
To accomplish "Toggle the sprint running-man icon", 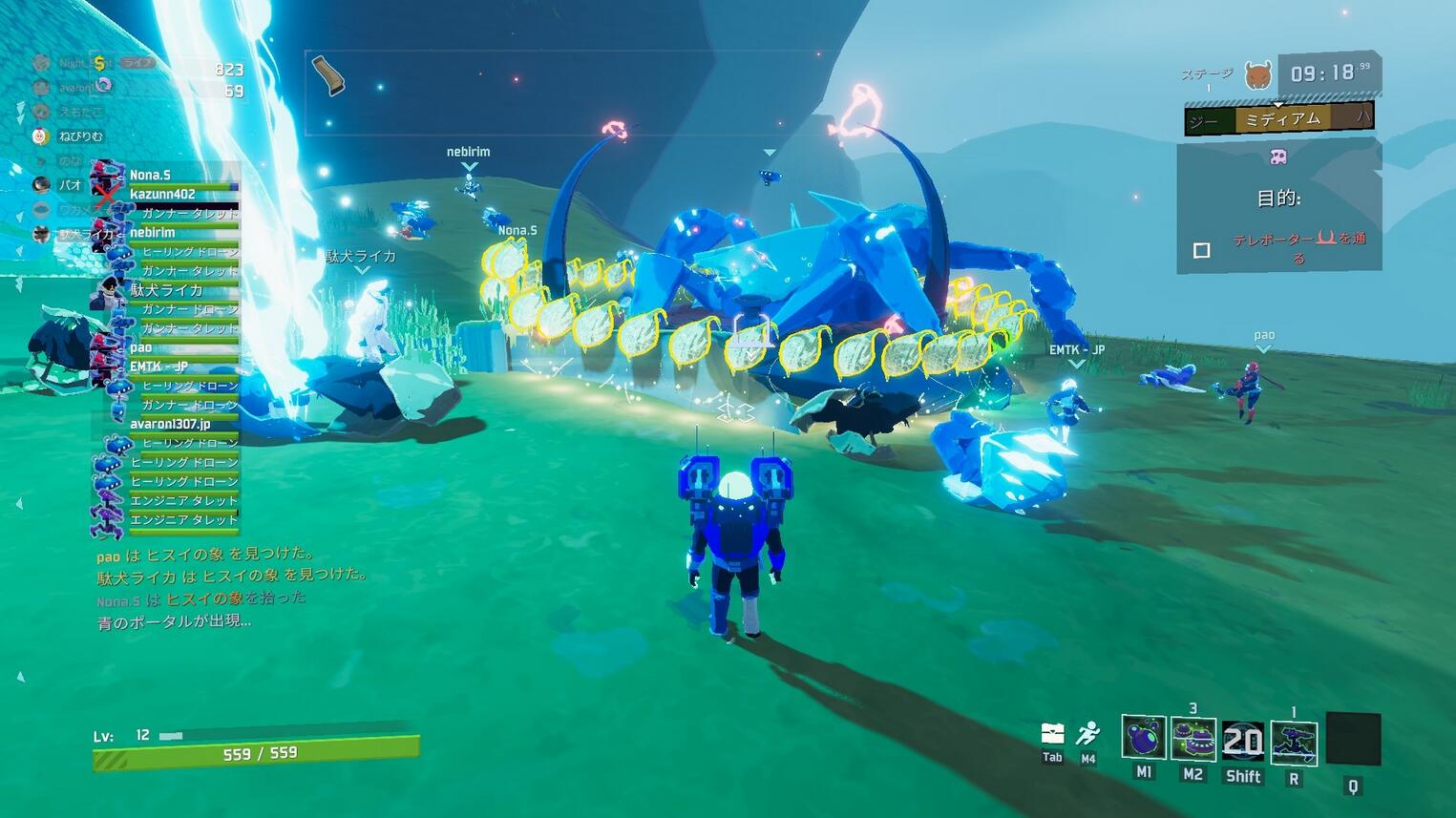I will coord(1087,734).
